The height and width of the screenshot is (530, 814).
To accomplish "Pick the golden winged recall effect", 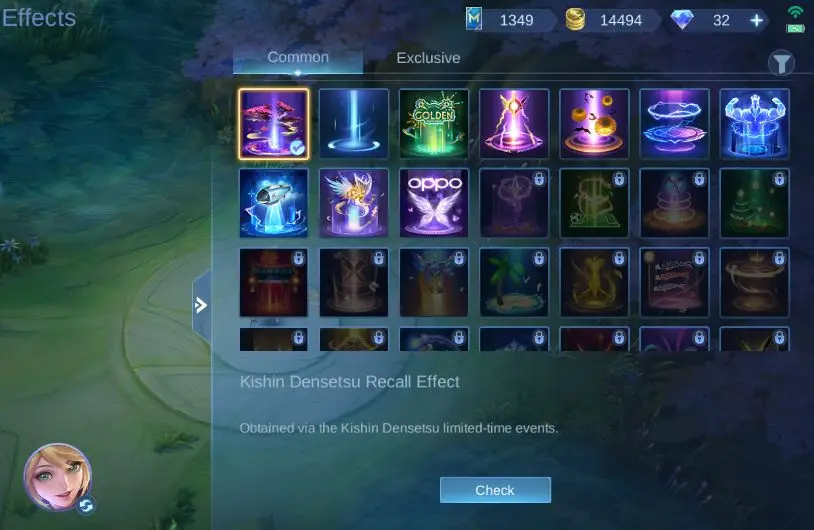I will (354, 203).
